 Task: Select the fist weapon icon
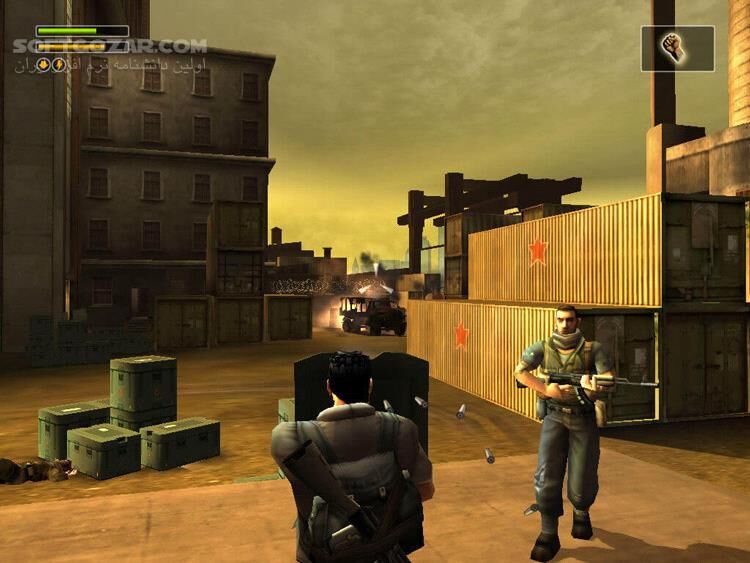(x=677, y=48)
